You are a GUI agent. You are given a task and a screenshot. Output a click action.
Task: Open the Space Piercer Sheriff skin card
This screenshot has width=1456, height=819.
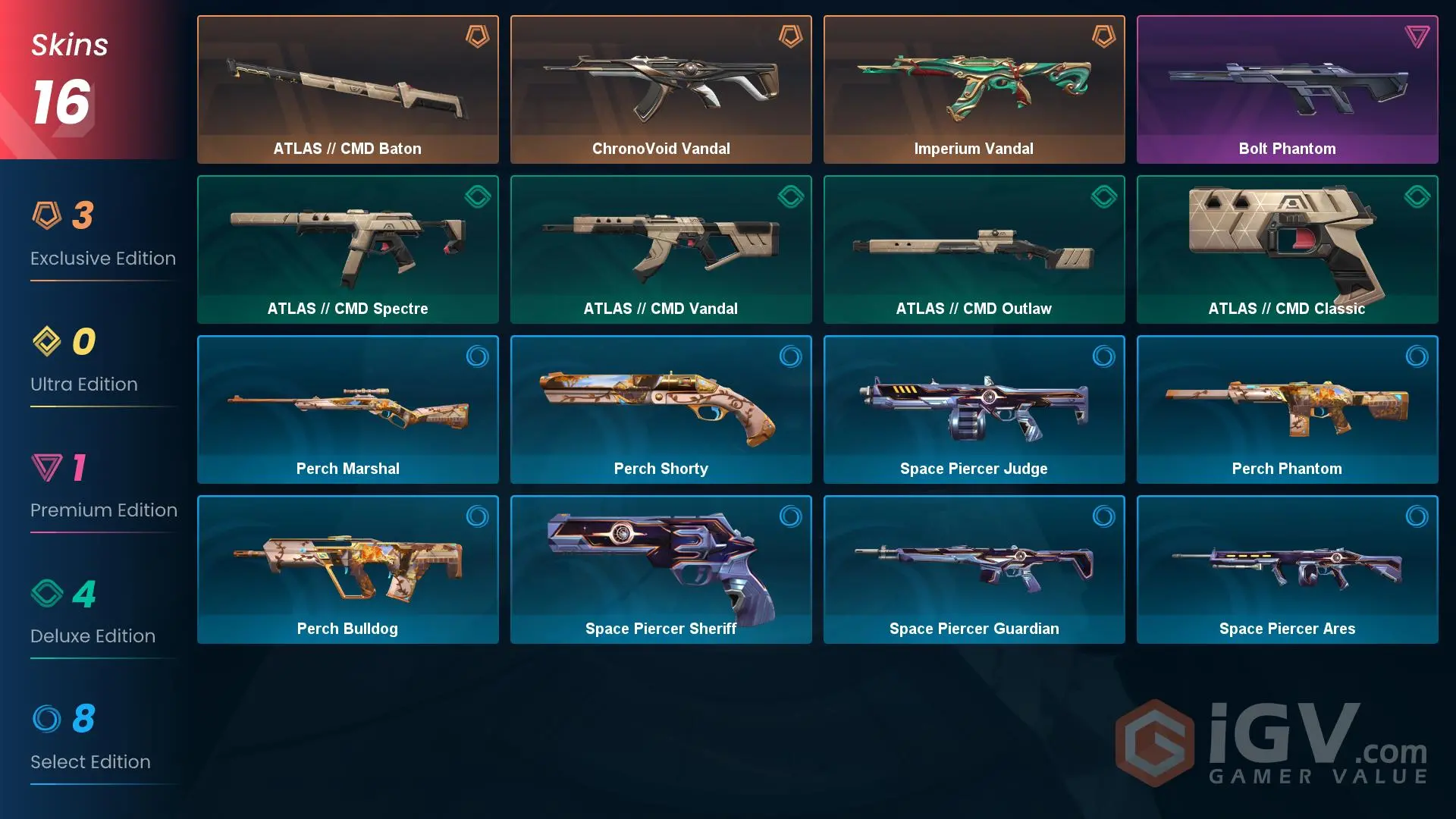661,570
